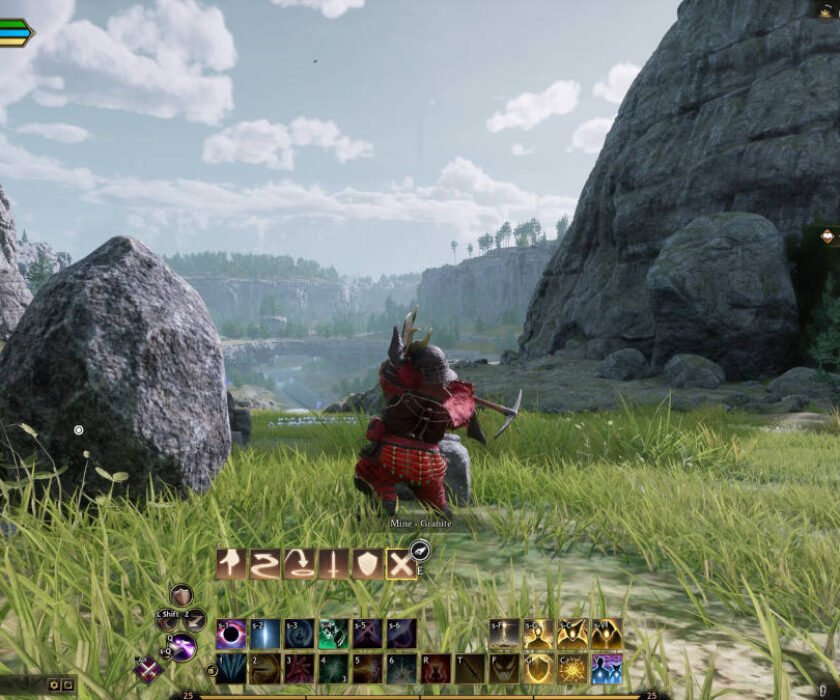840x700 pixels.
Task: Click the round shield icon above L Shift
Action: (x=181, y=596)
